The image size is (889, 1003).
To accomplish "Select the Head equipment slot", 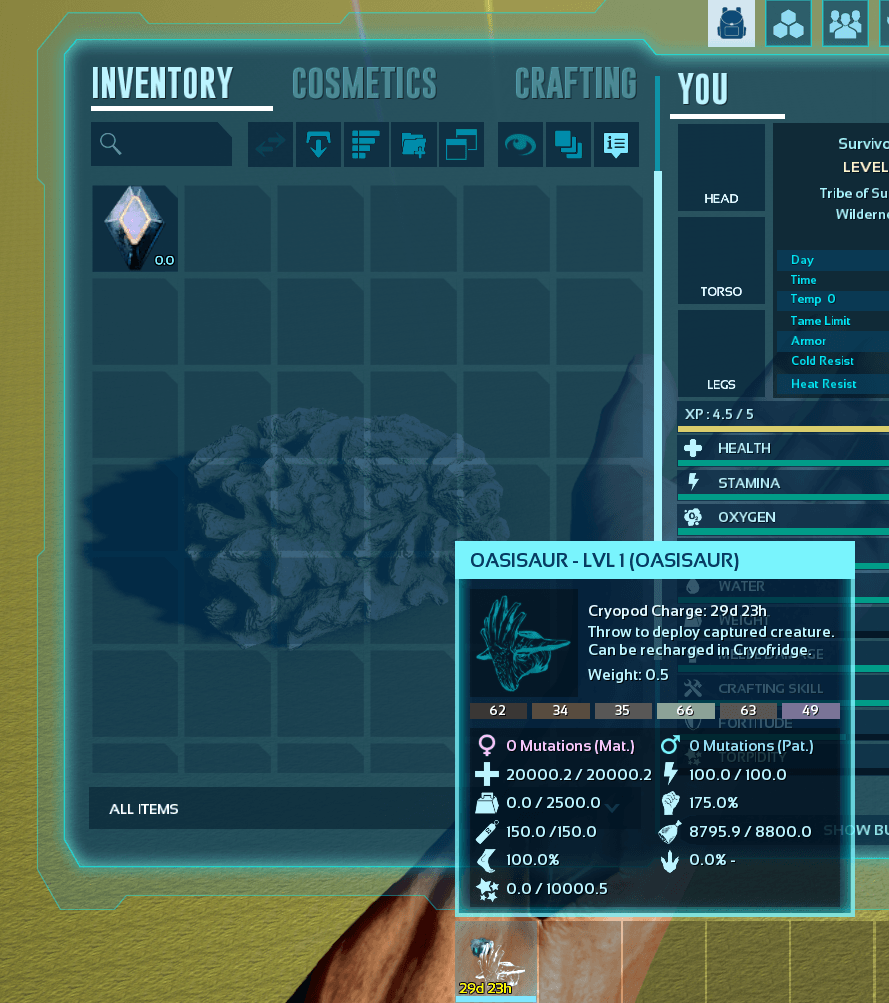I will coord(721,167).
